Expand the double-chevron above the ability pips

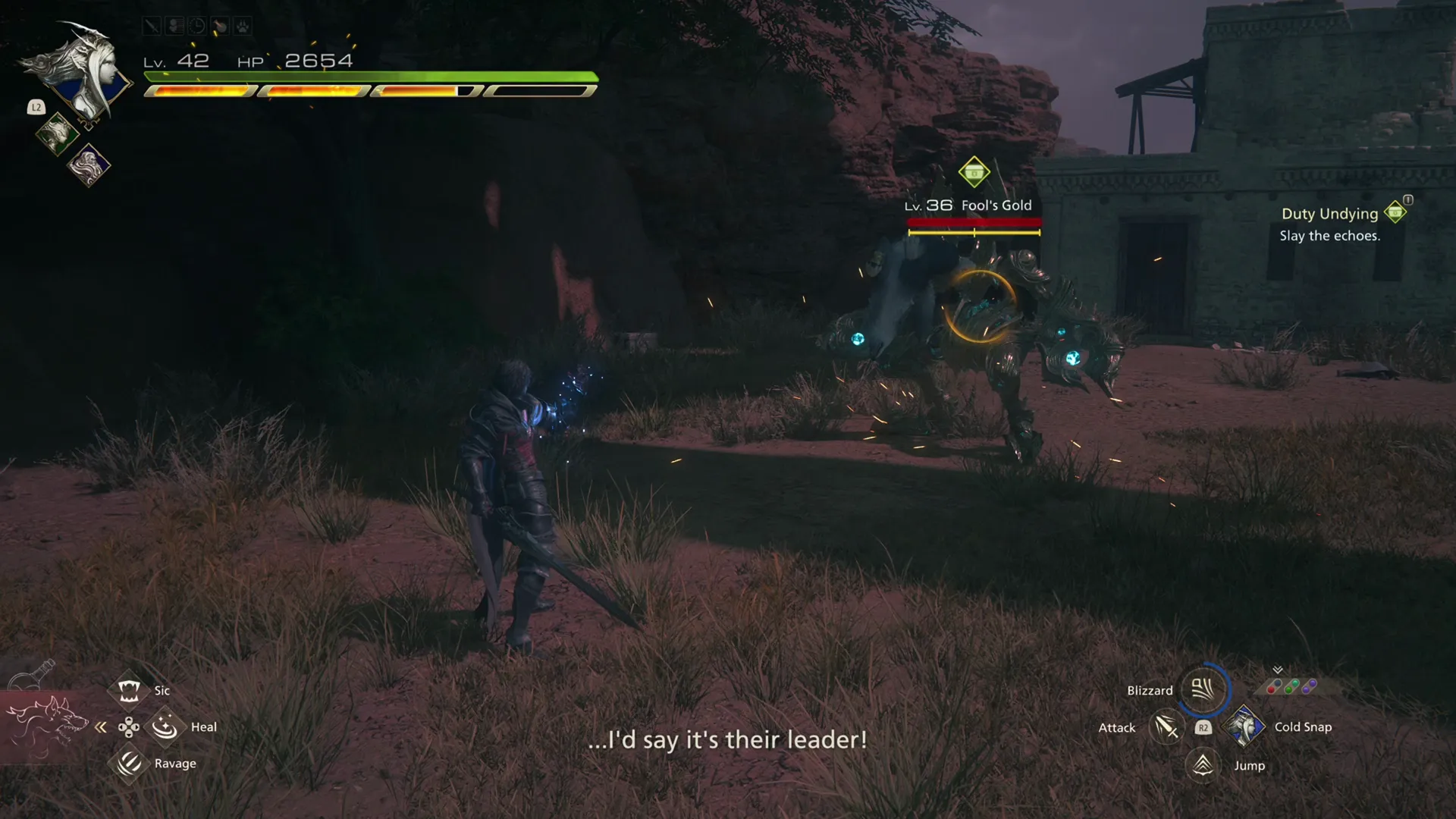pyautogui.click(x=1277, y=670)
